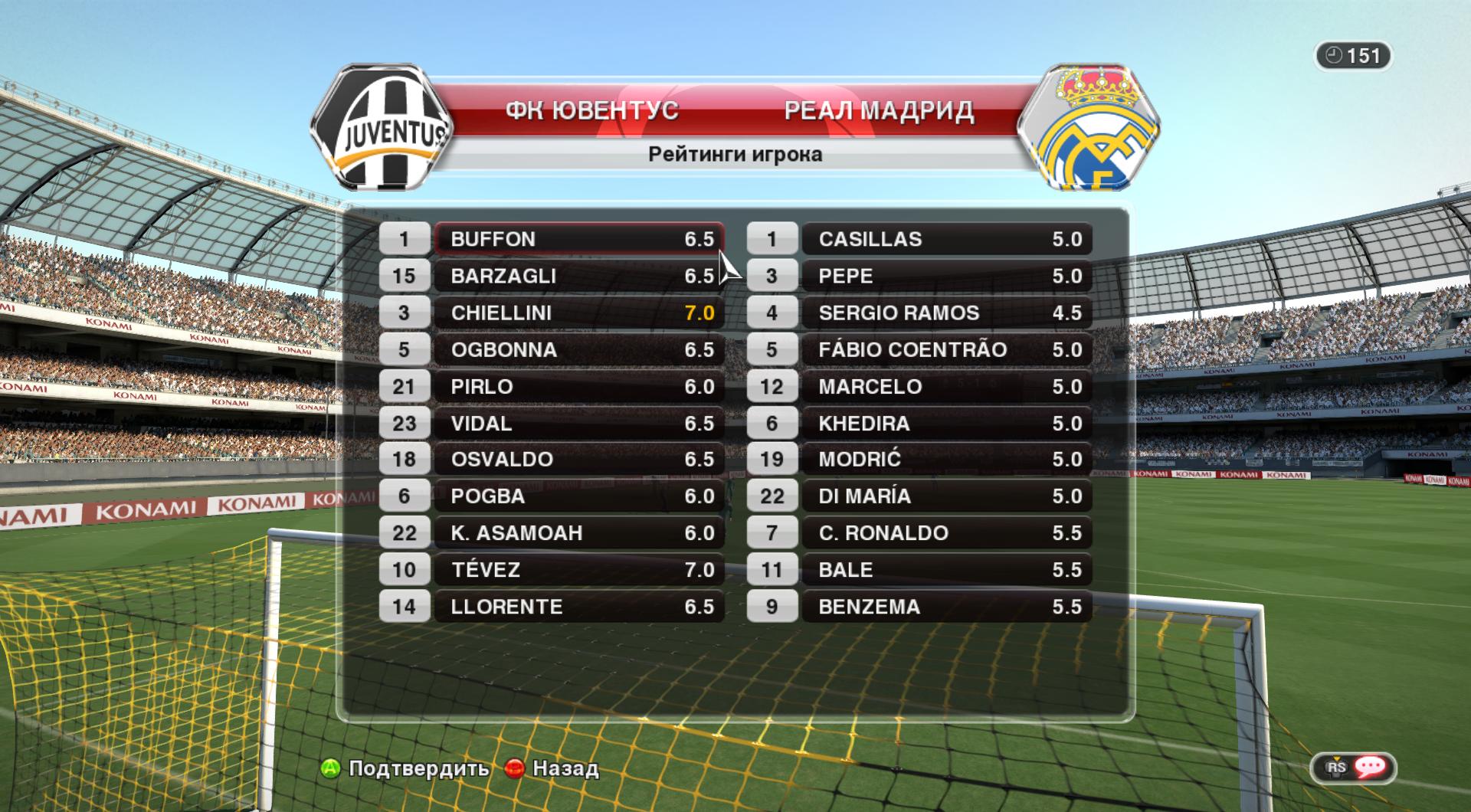
Task: Select Vidal's player row
Action: click(x=578, y=423)
